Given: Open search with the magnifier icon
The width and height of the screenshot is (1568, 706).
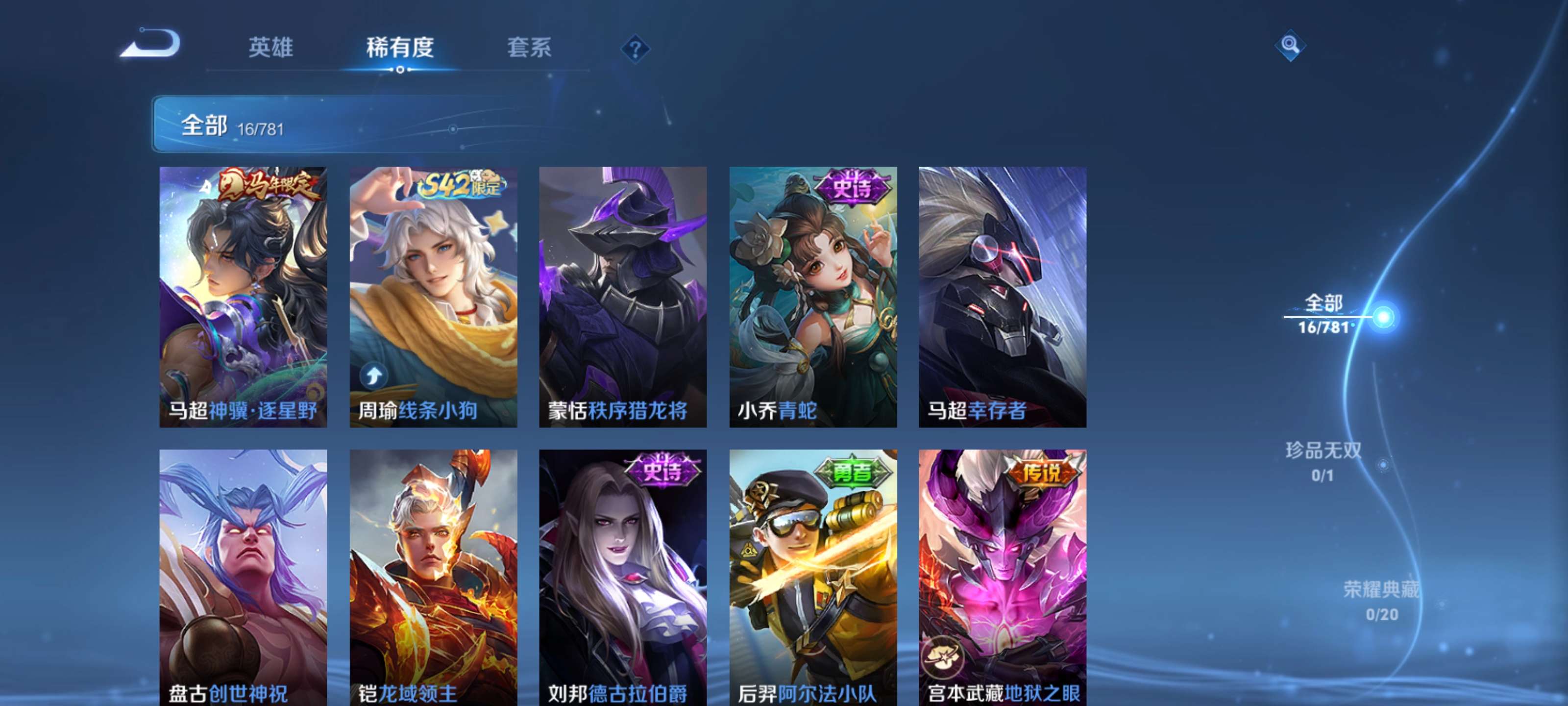Looking at the screenshot, I should (x=1291, y=45).
